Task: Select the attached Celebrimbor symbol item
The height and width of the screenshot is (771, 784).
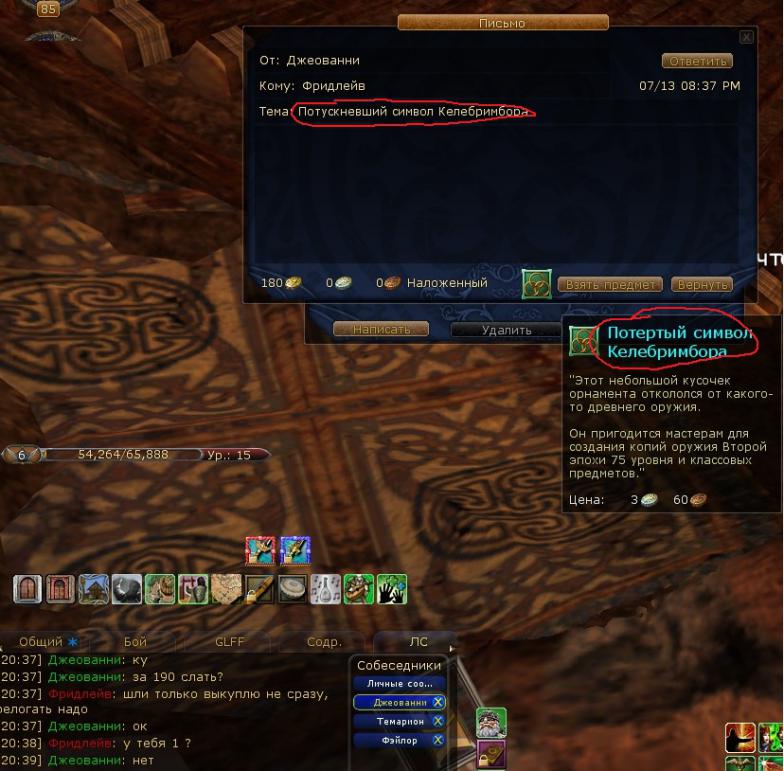Action: pyautogui.click(x=536, y=284)
